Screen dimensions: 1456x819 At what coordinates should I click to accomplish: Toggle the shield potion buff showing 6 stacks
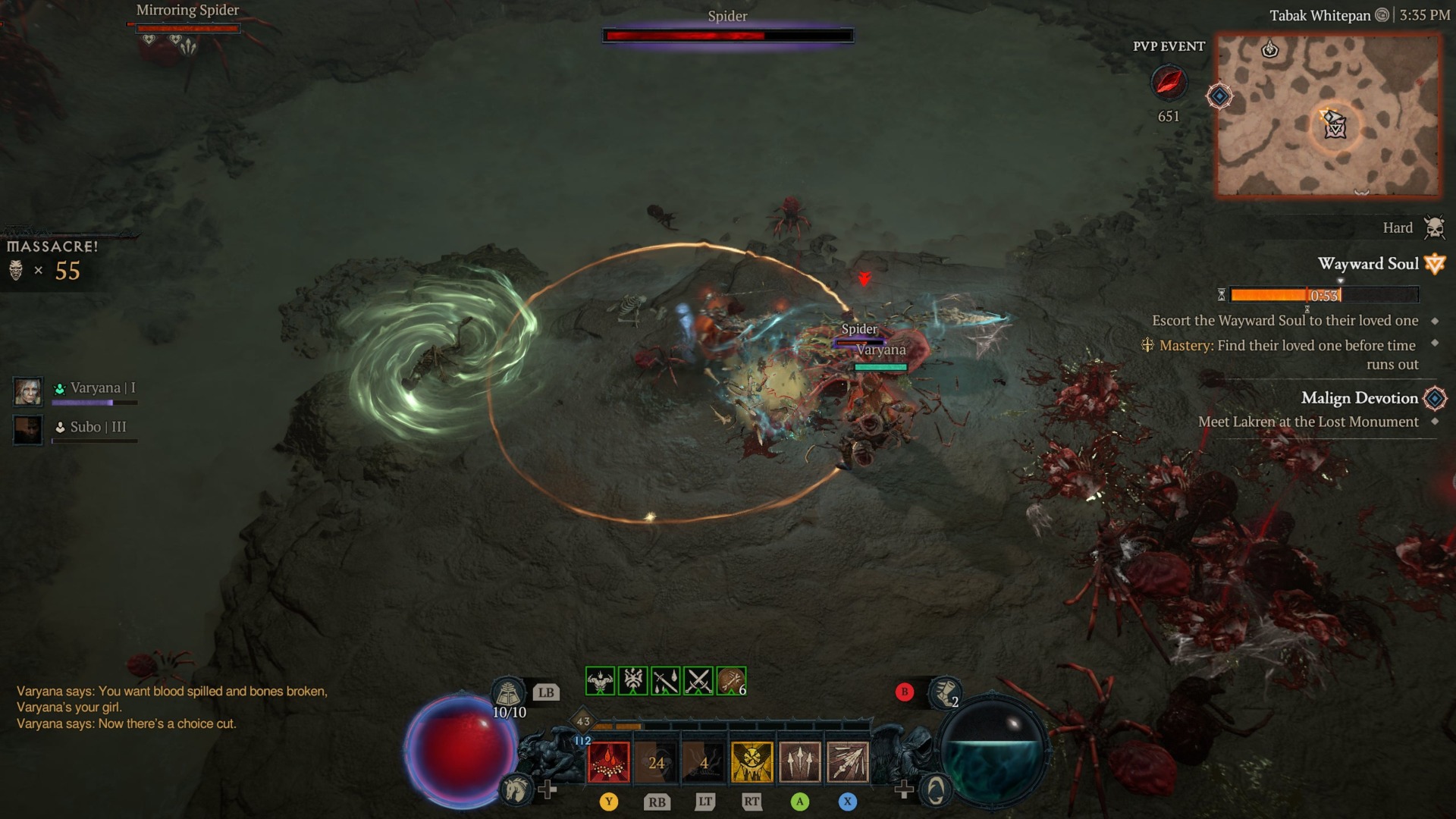(730, 681)
